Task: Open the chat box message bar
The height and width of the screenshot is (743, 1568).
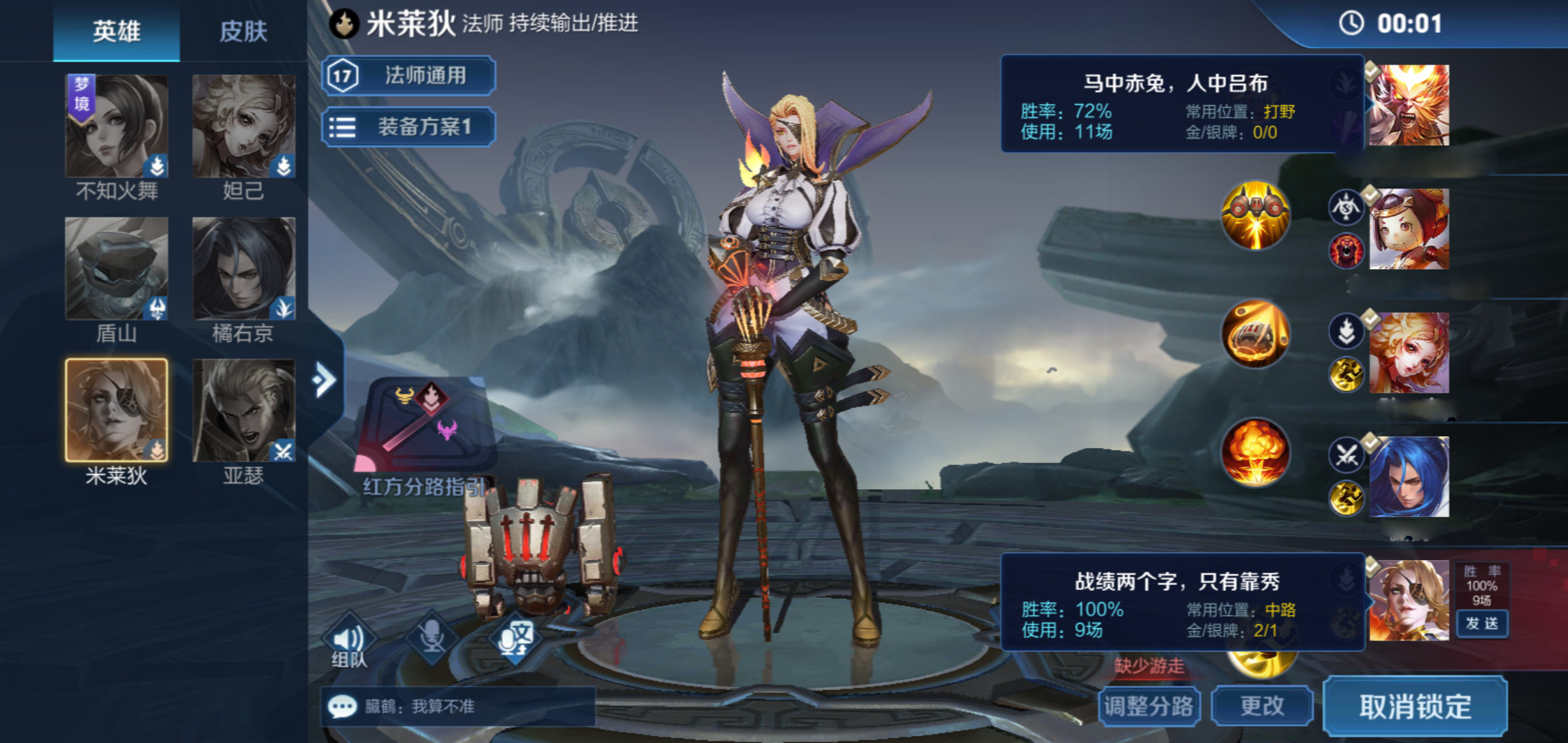Action: click(x=457, y=707)
